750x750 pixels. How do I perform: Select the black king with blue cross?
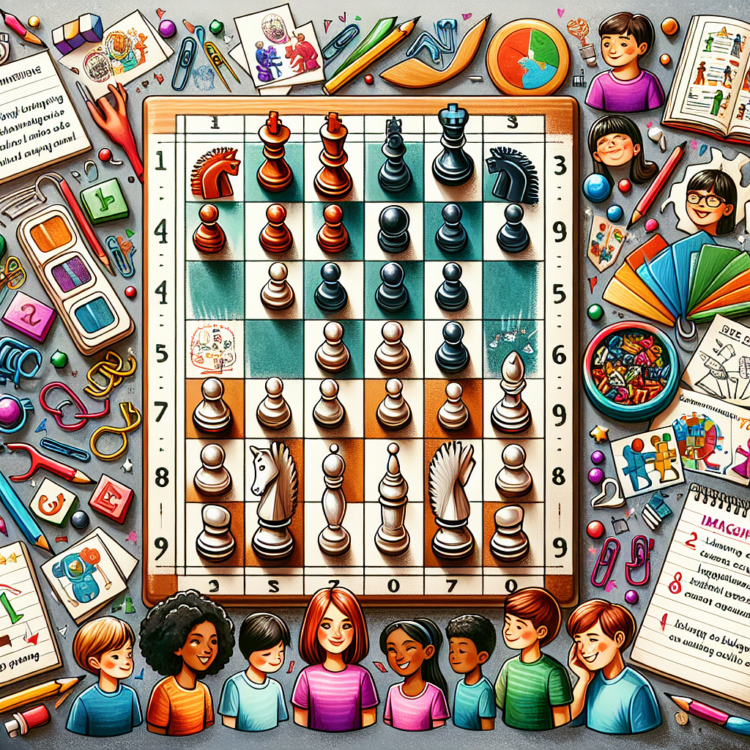pos(453,150)
